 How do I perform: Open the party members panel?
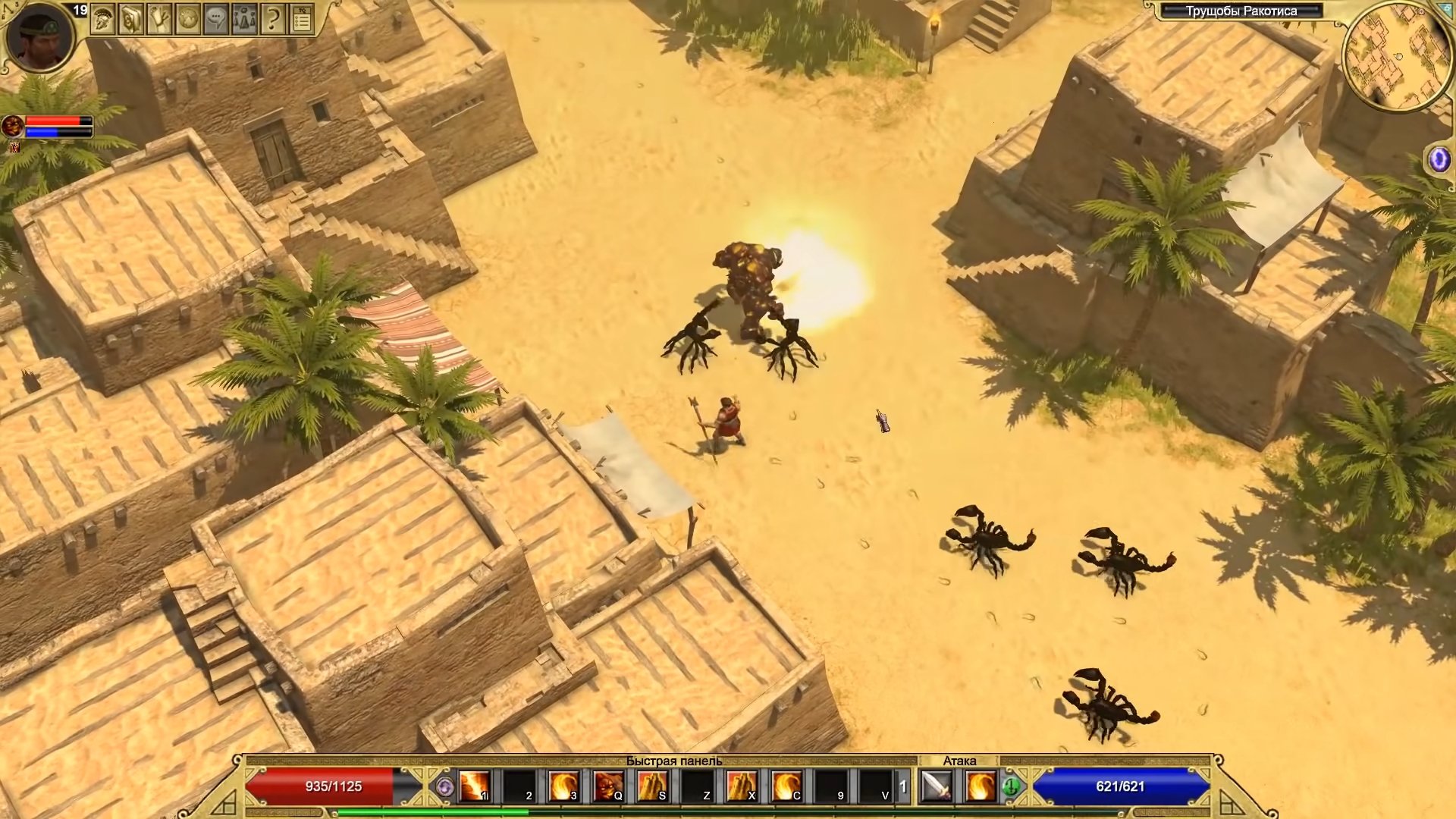[x=244, y=20]
